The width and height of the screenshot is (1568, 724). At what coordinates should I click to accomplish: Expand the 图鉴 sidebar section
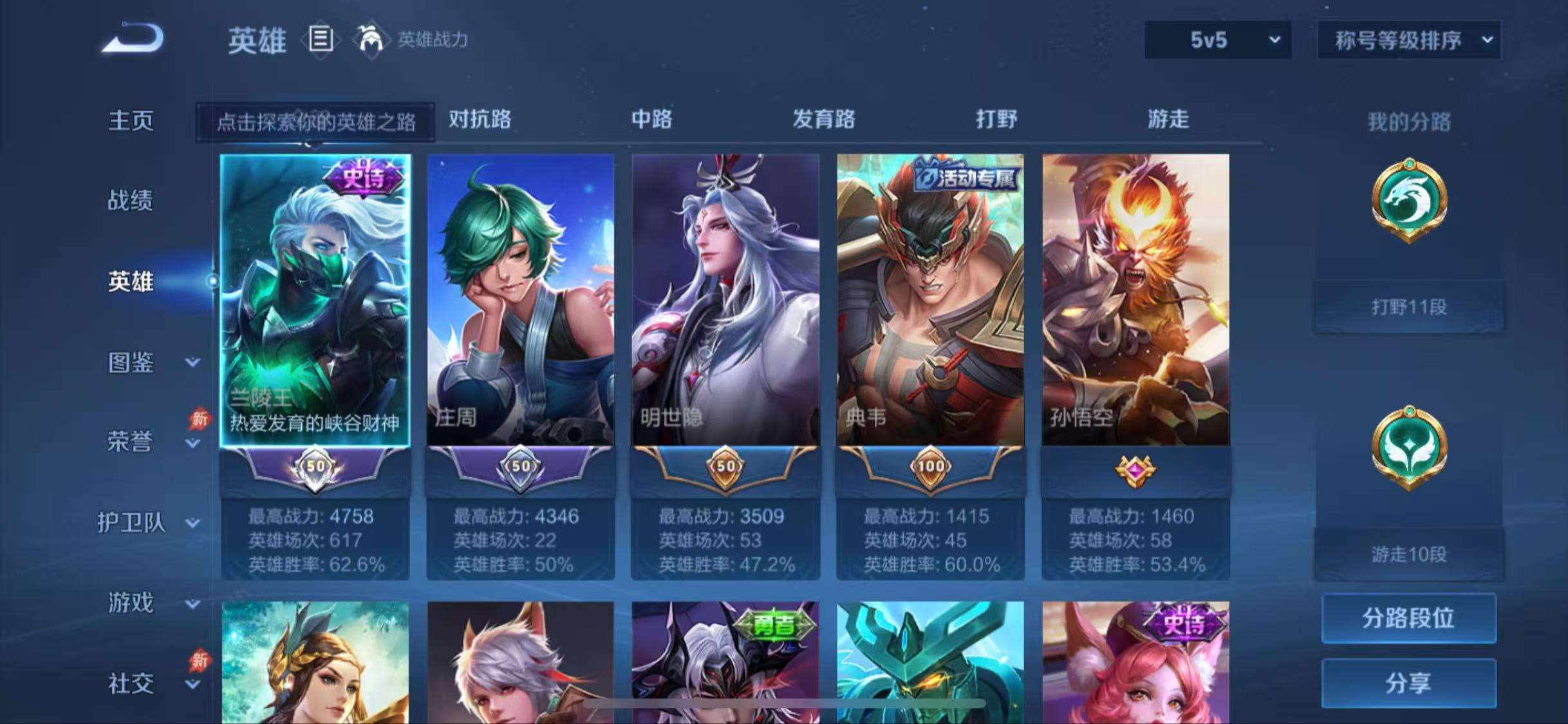(133, 362)
